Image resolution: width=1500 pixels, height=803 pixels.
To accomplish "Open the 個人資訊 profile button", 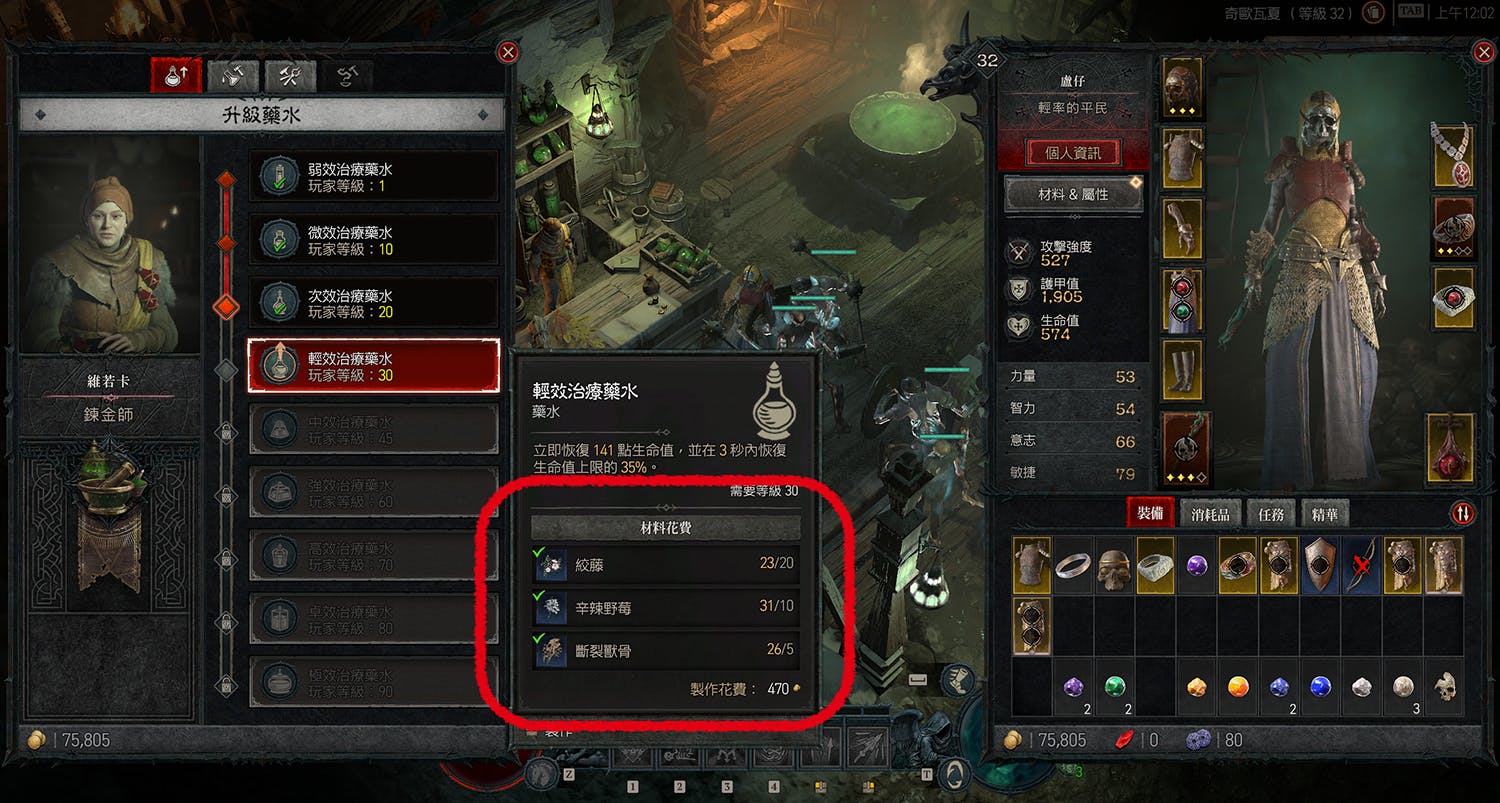I will coord(1073,153).
